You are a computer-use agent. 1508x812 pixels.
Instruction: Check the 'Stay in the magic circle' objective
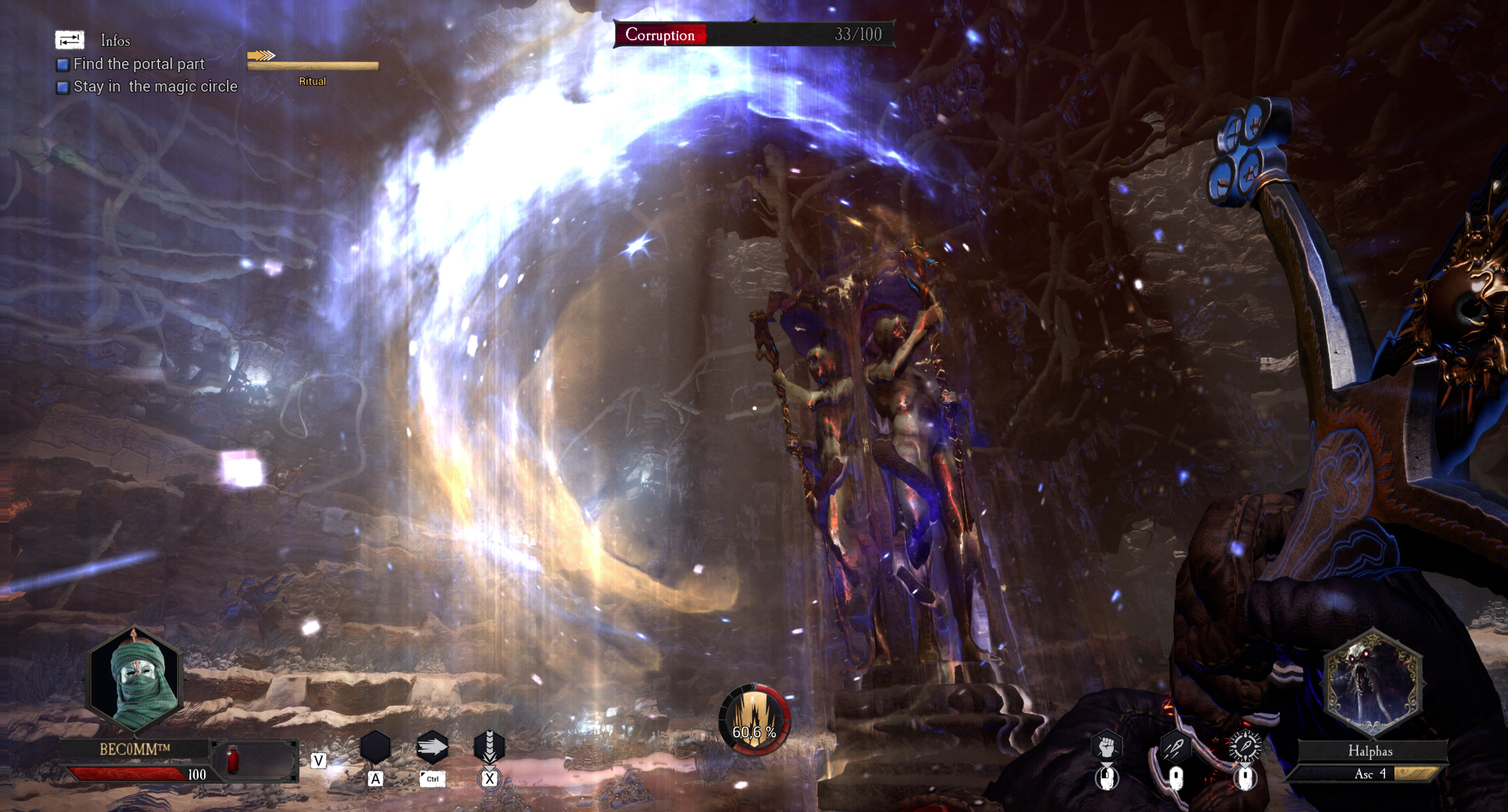(x=62, y=86)
